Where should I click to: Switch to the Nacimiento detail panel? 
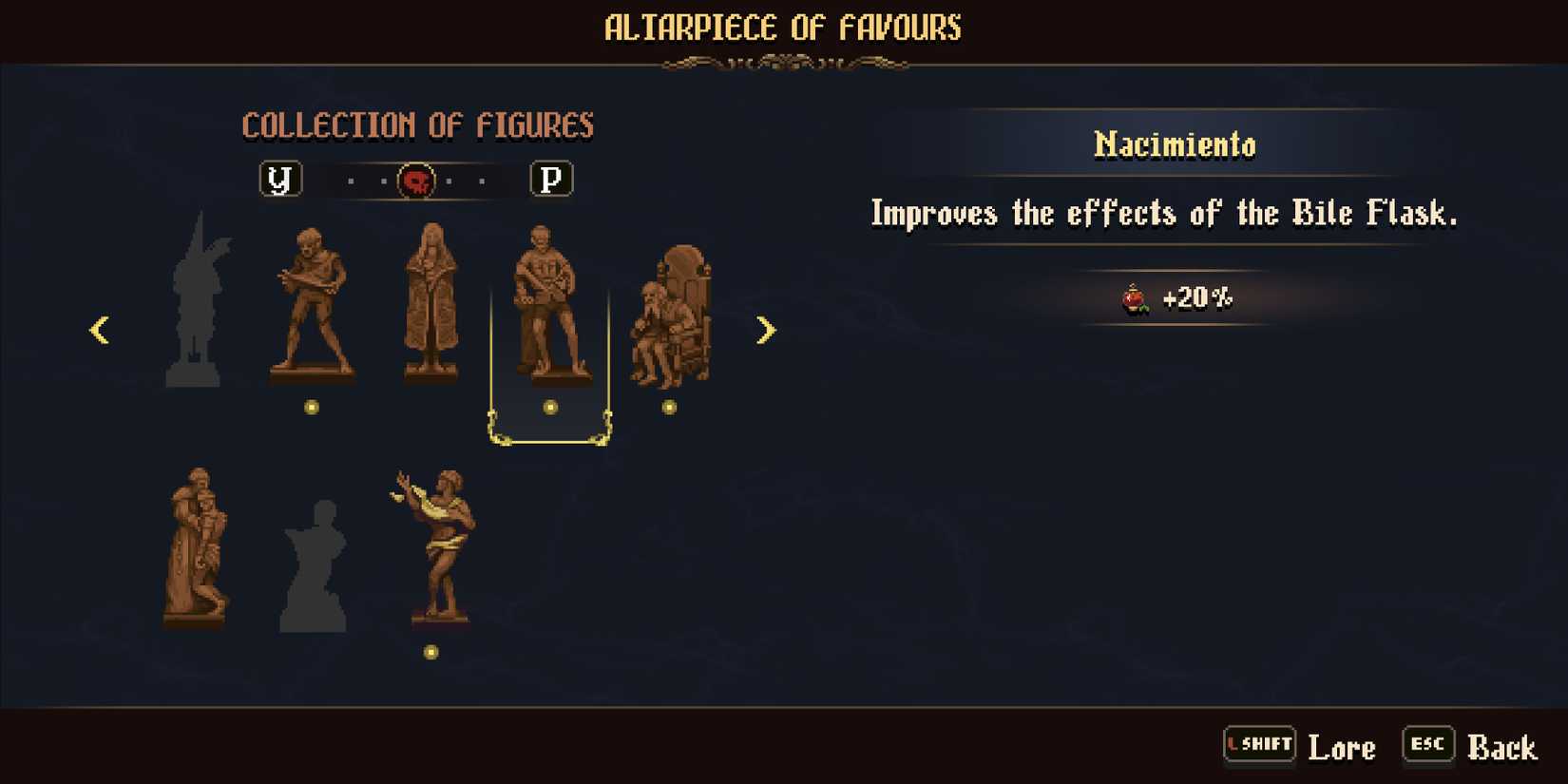point(1174,144)
